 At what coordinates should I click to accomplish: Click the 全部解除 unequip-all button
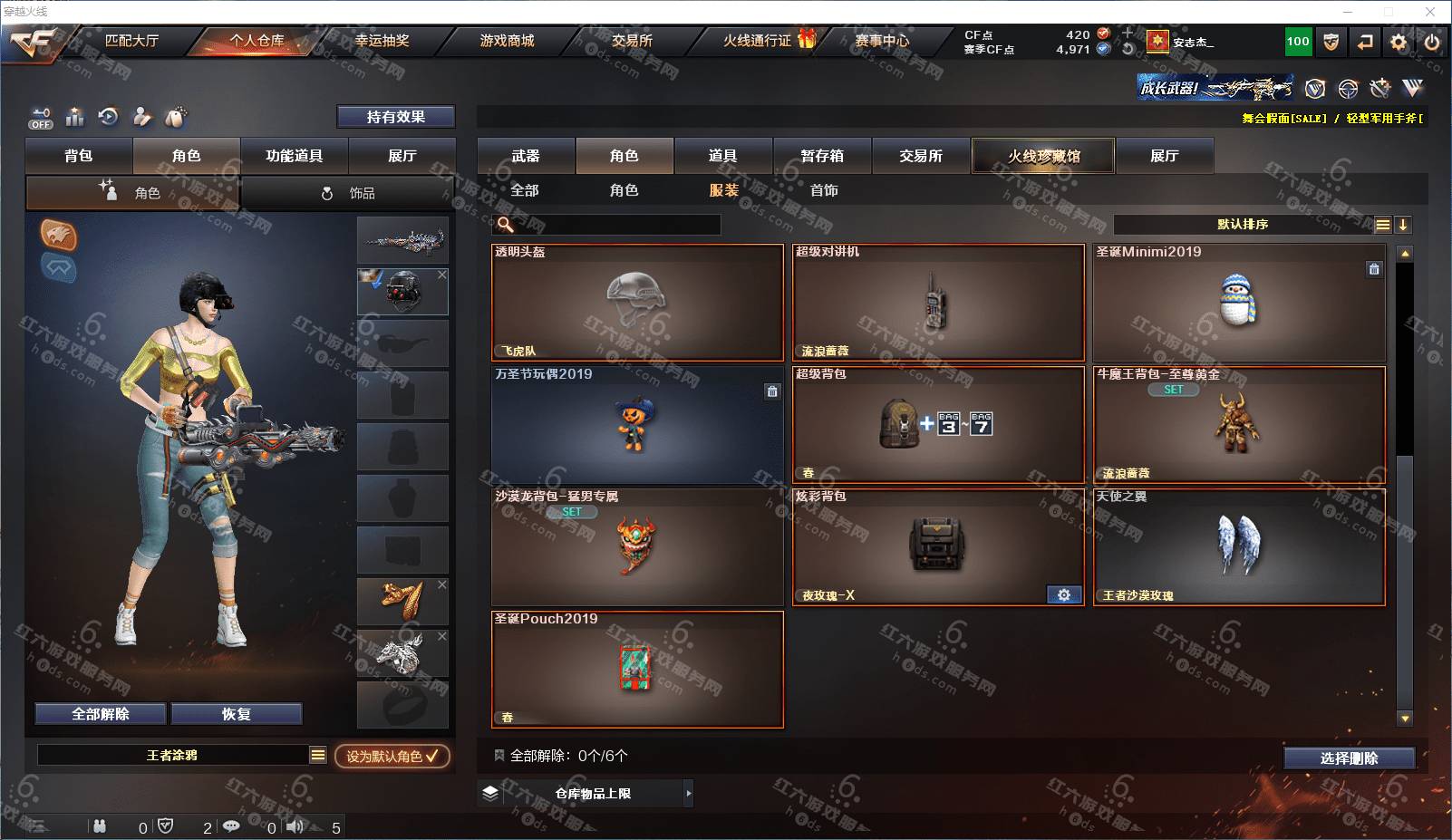101,714
